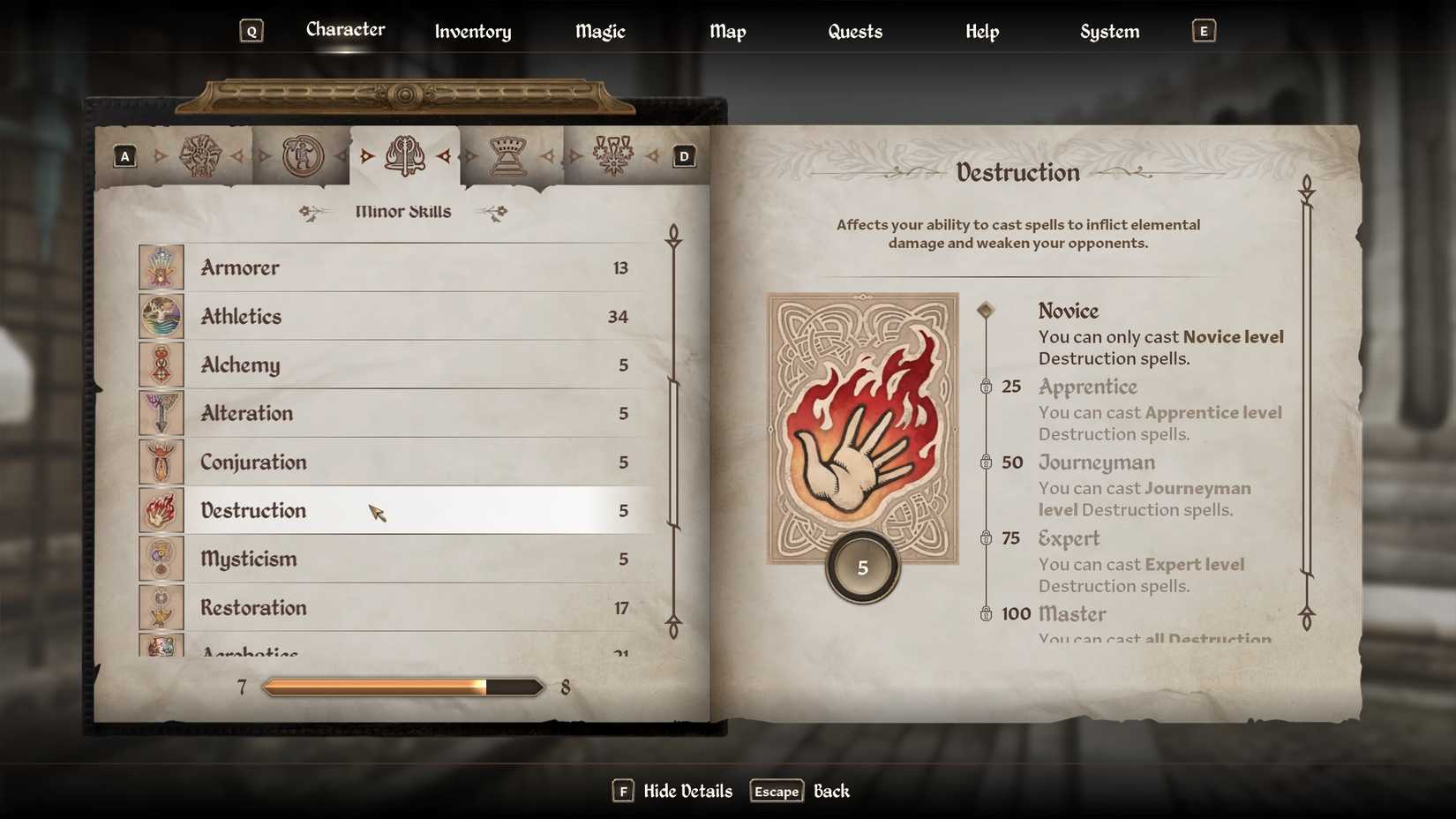1456x819 pixels.
Task: Click the A left tab navigation key
Action: (124, 156)
